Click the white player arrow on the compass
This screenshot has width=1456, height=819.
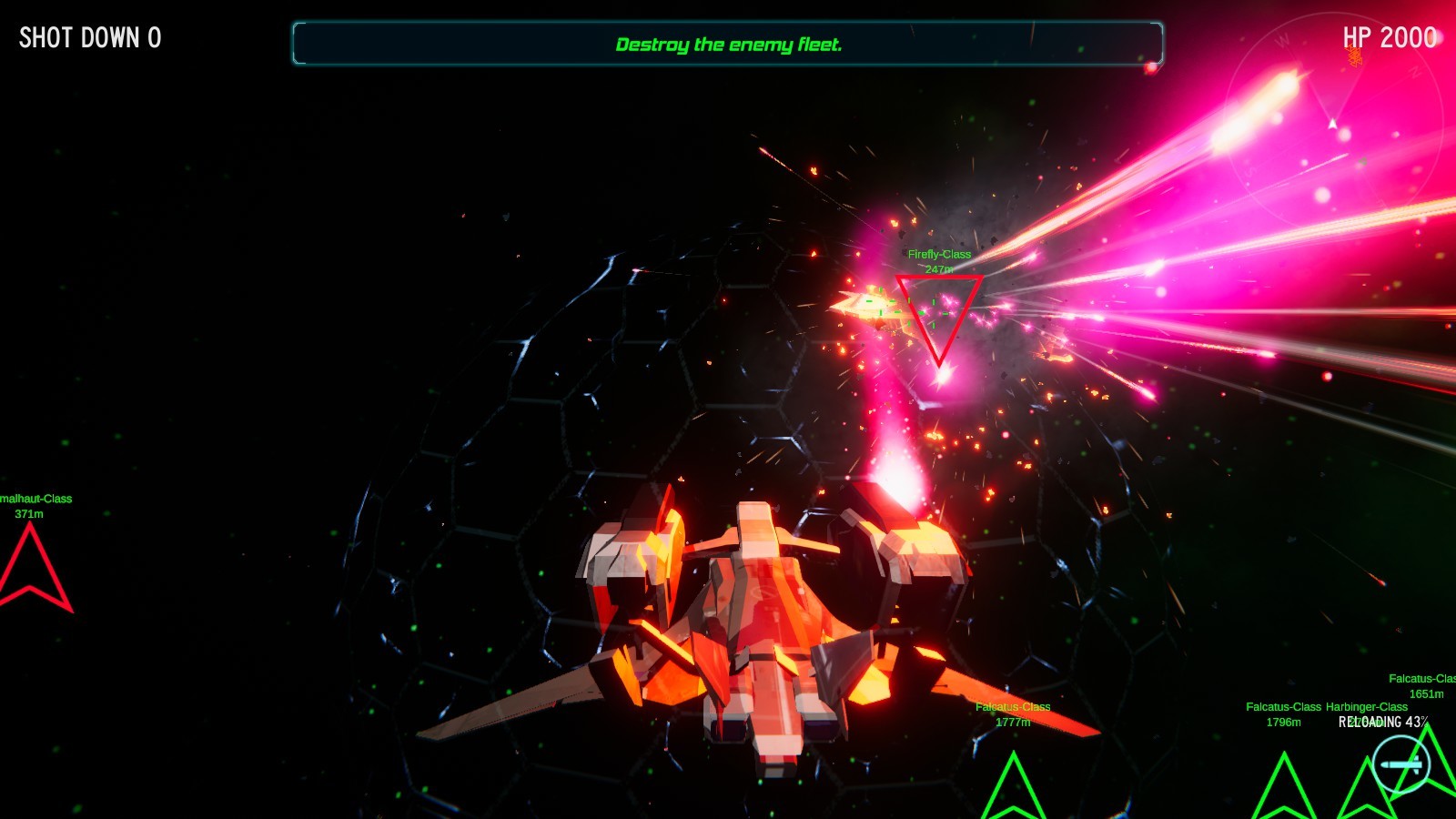pyautogui.click(x=1333, y=123)
